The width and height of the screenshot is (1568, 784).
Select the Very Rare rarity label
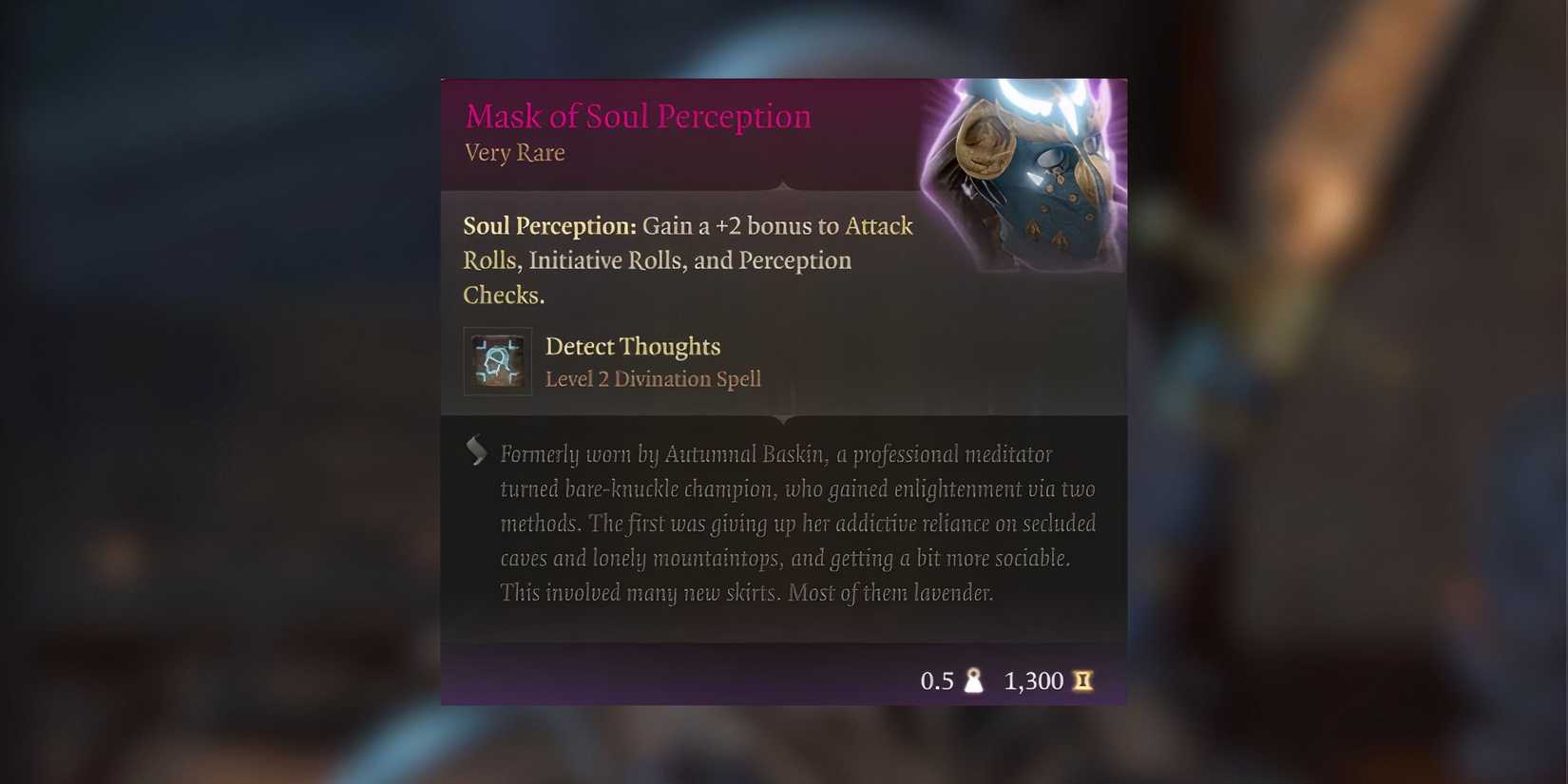point(513,152)
